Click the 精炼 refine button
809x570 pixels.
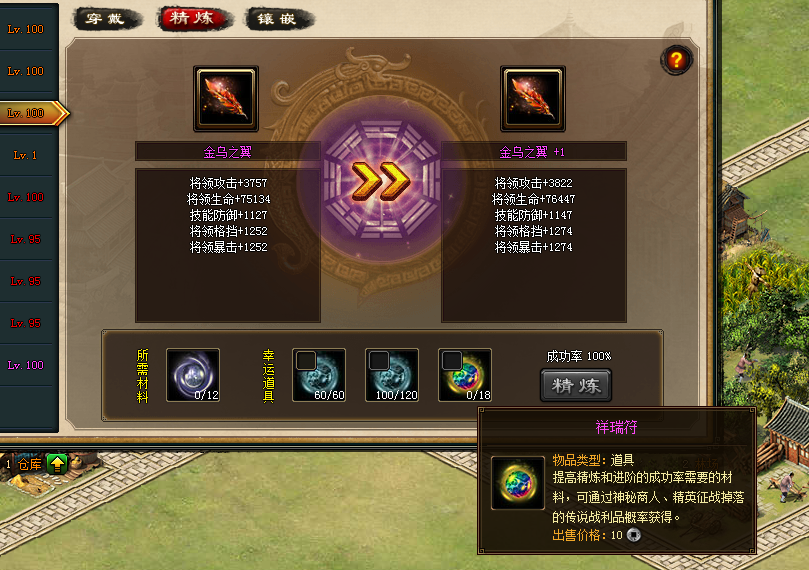pyautogui.click(x=575, y=386)
